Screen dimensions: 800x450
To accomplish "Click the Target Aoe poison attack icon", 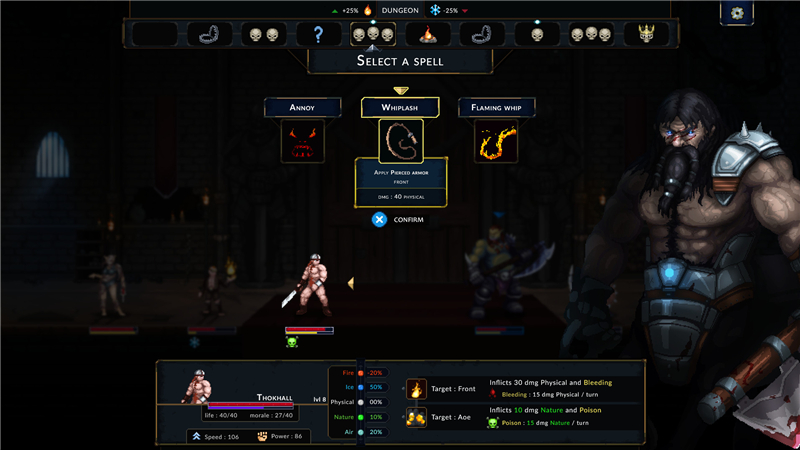I will [417, 417].
